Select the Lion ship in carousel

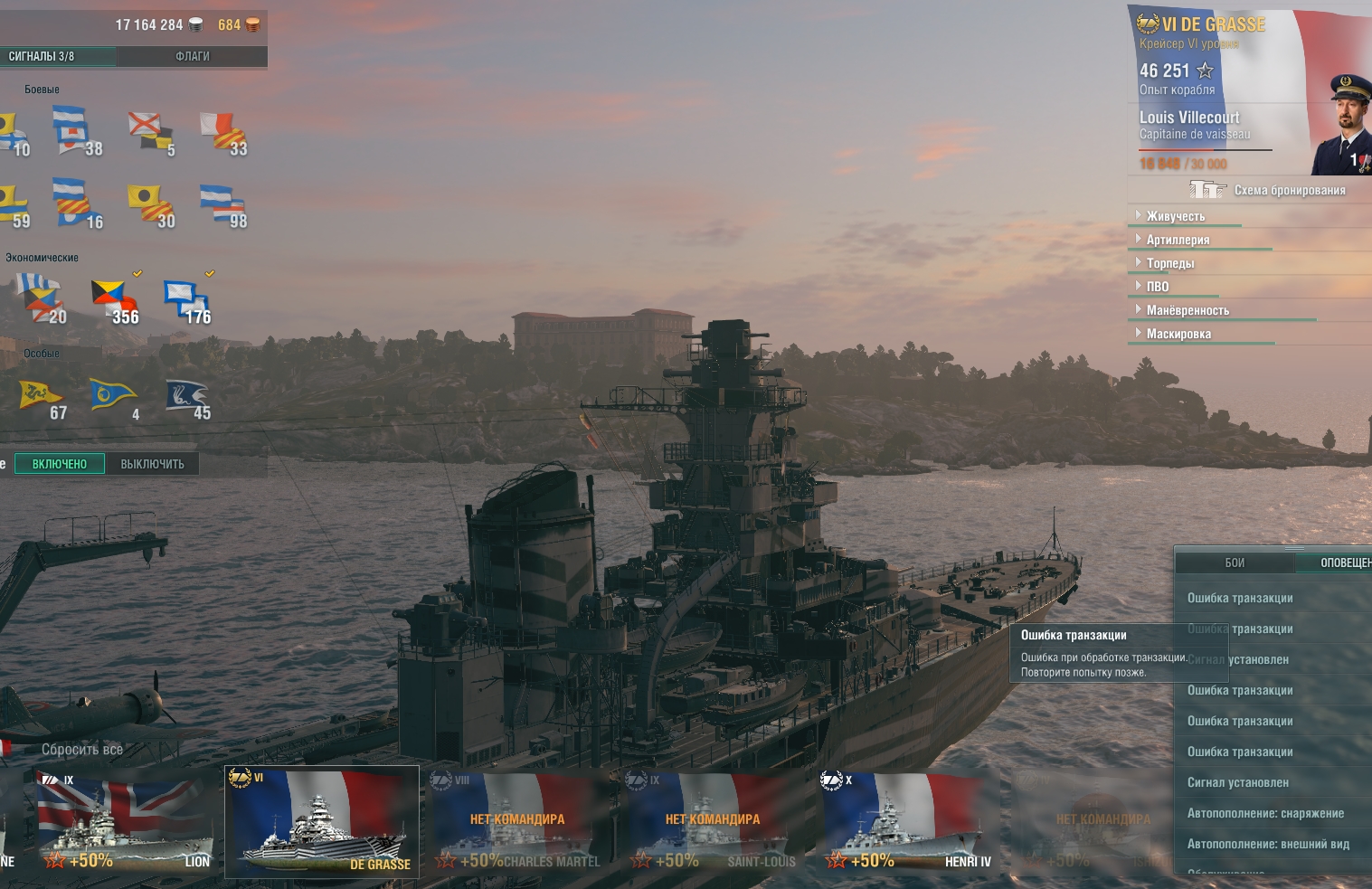(x=125, y=821)
